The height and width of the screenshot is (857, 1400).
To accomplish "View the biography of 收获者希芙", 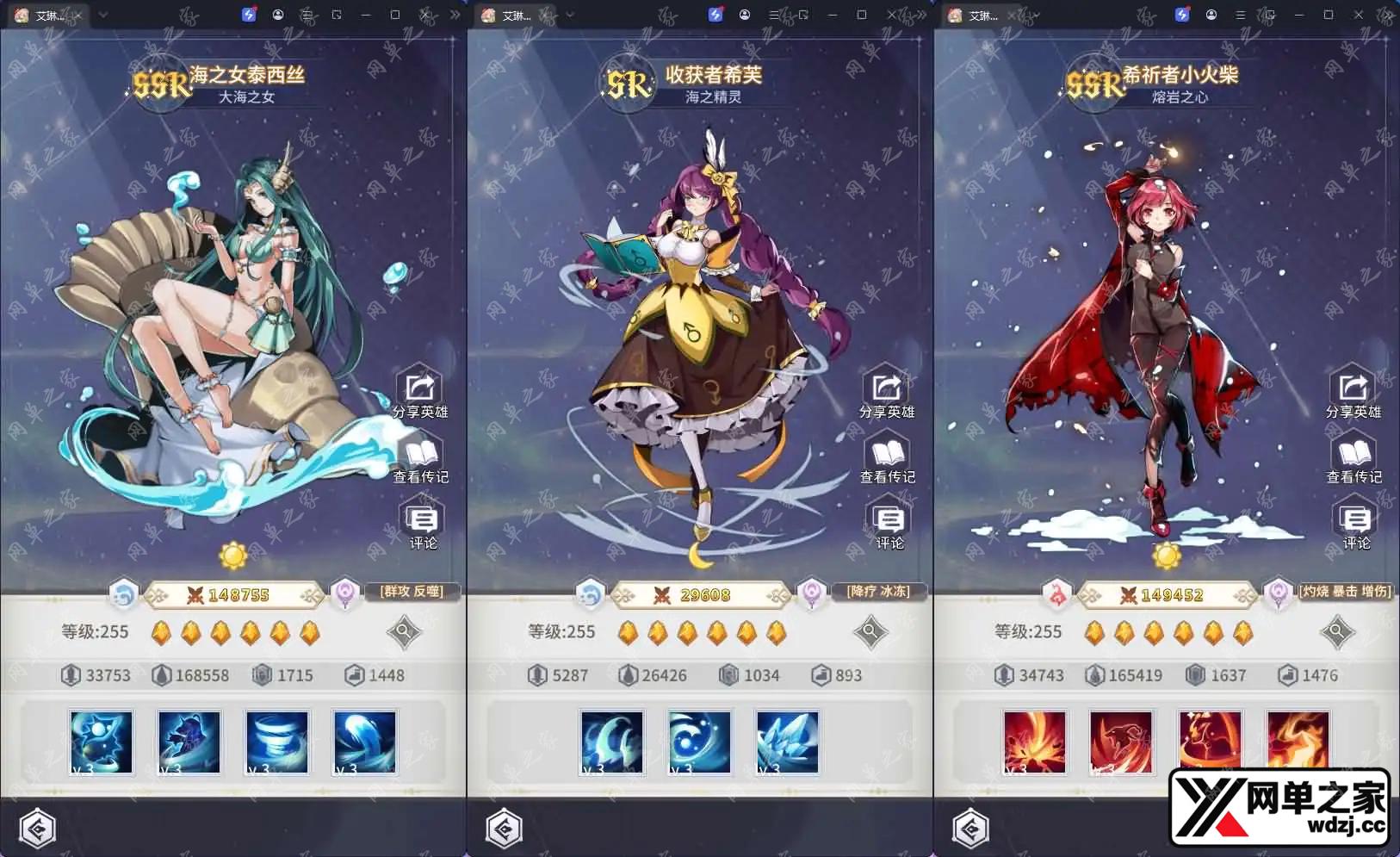I will point(887,459).
